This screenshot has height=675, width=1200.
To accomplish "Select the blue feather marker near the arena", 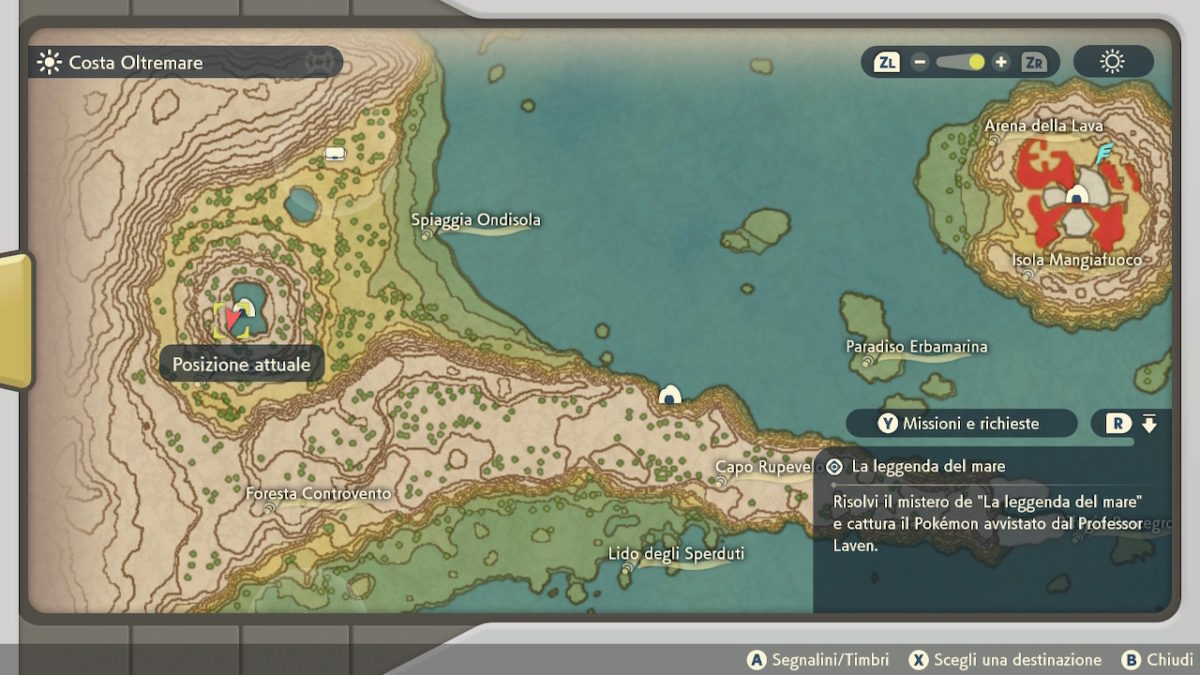I will [x=1104, y=154].
